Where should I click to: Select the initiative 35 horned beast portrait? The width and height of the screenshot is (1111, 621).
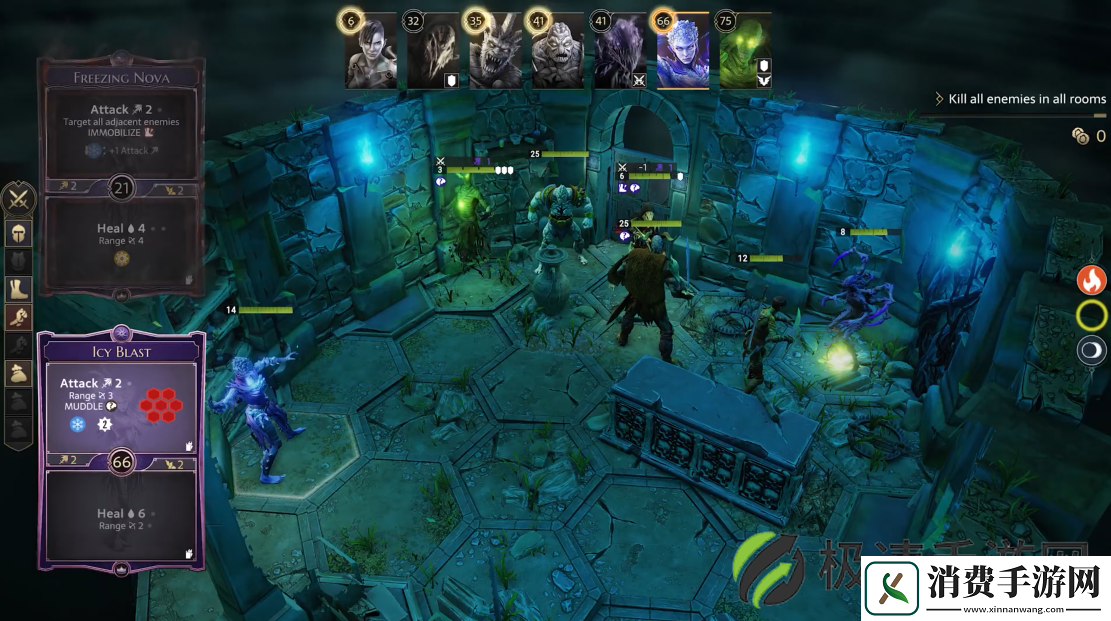point(496,54)
